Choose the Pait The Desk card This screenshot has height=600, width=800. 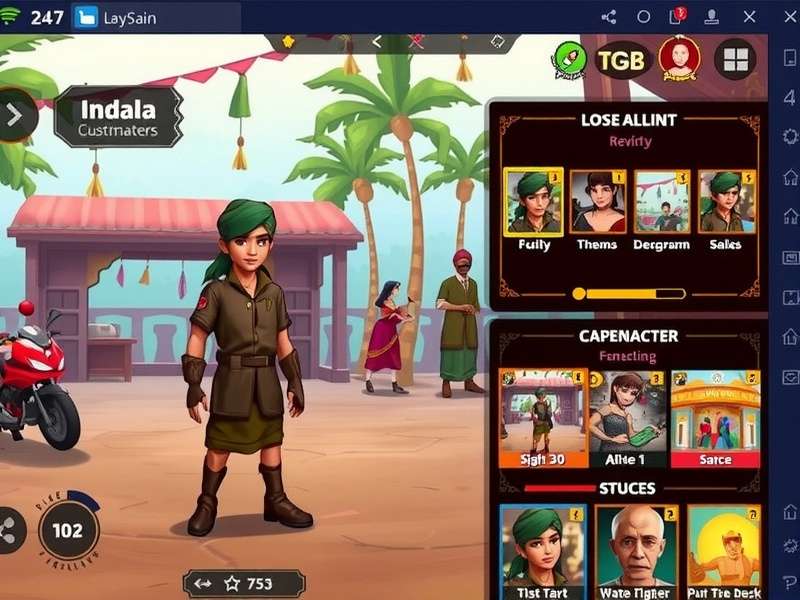click(725, 550)
